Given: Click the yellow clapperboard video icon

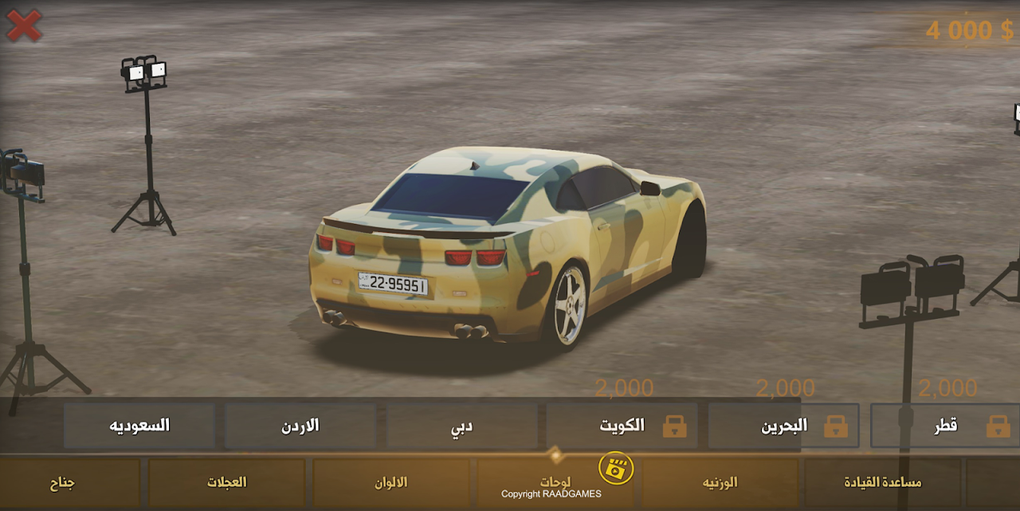Looking at the screenshot, I should pos(616,468).
